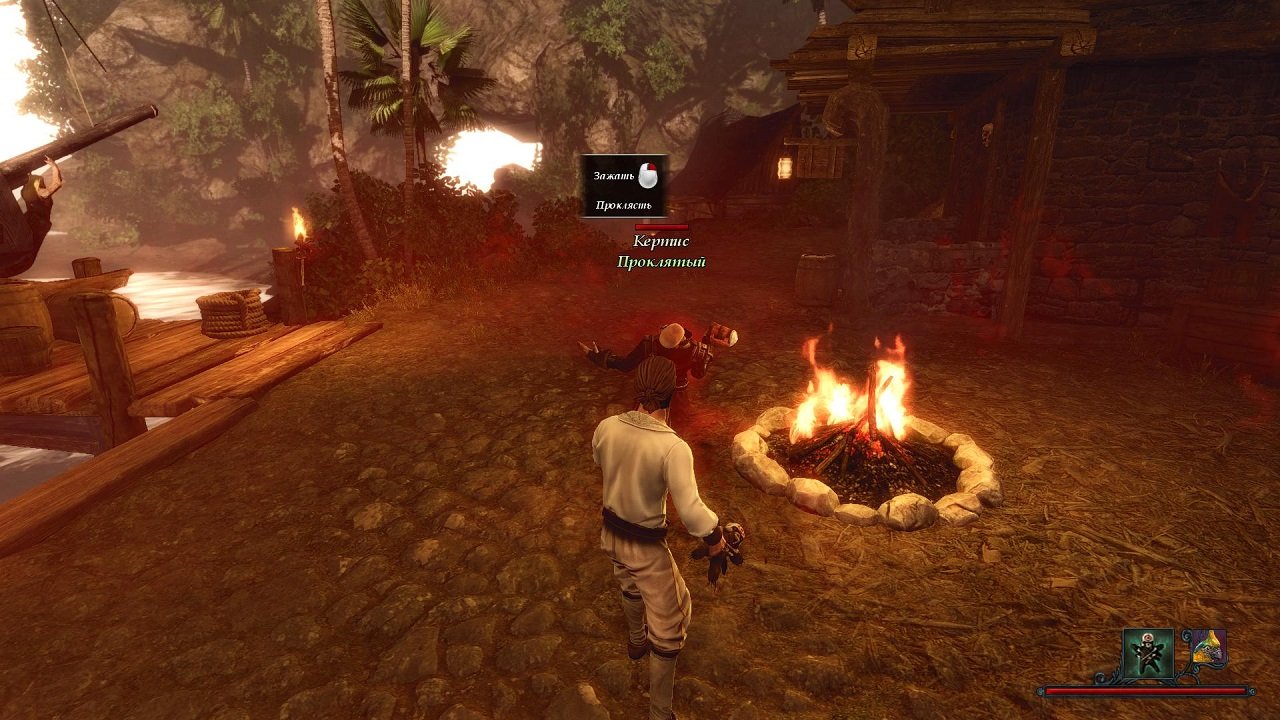This screenshot has height=720, width=1280.
Task: Click the coiled rope on the dock
Action: pyautogui.click(x=232, y=310)
